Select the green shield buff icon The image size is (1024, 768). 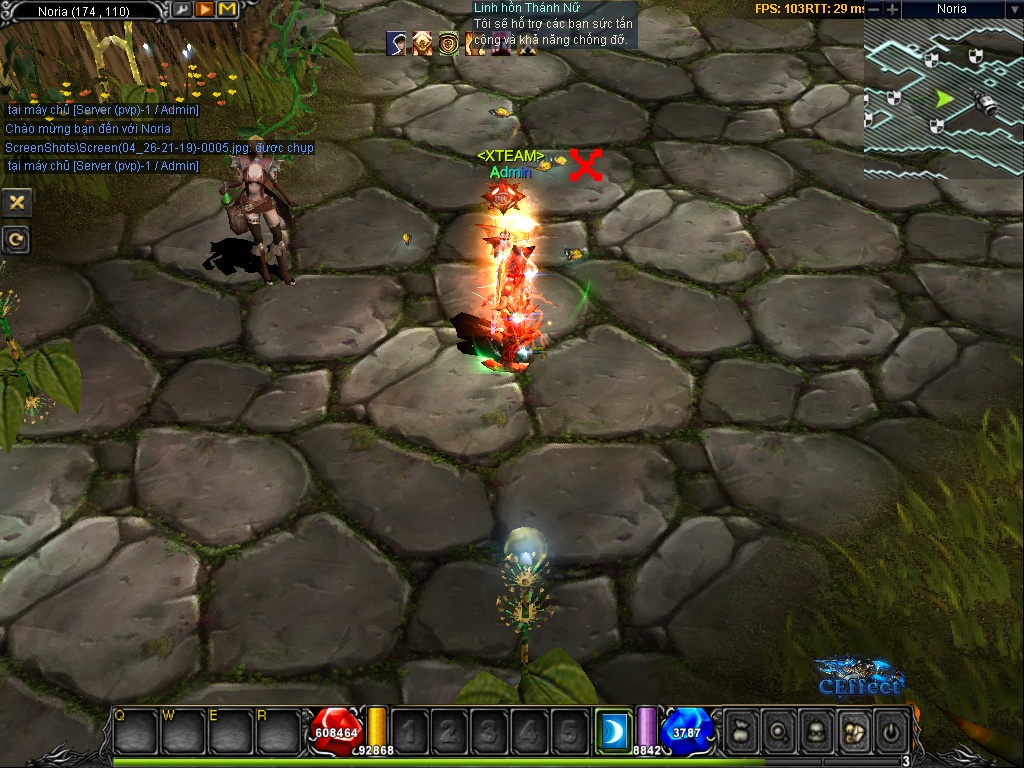tap(449, 43)
